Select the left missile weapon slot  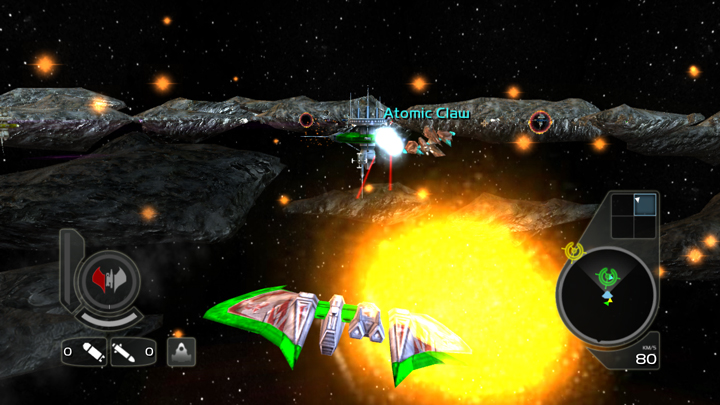84,352
